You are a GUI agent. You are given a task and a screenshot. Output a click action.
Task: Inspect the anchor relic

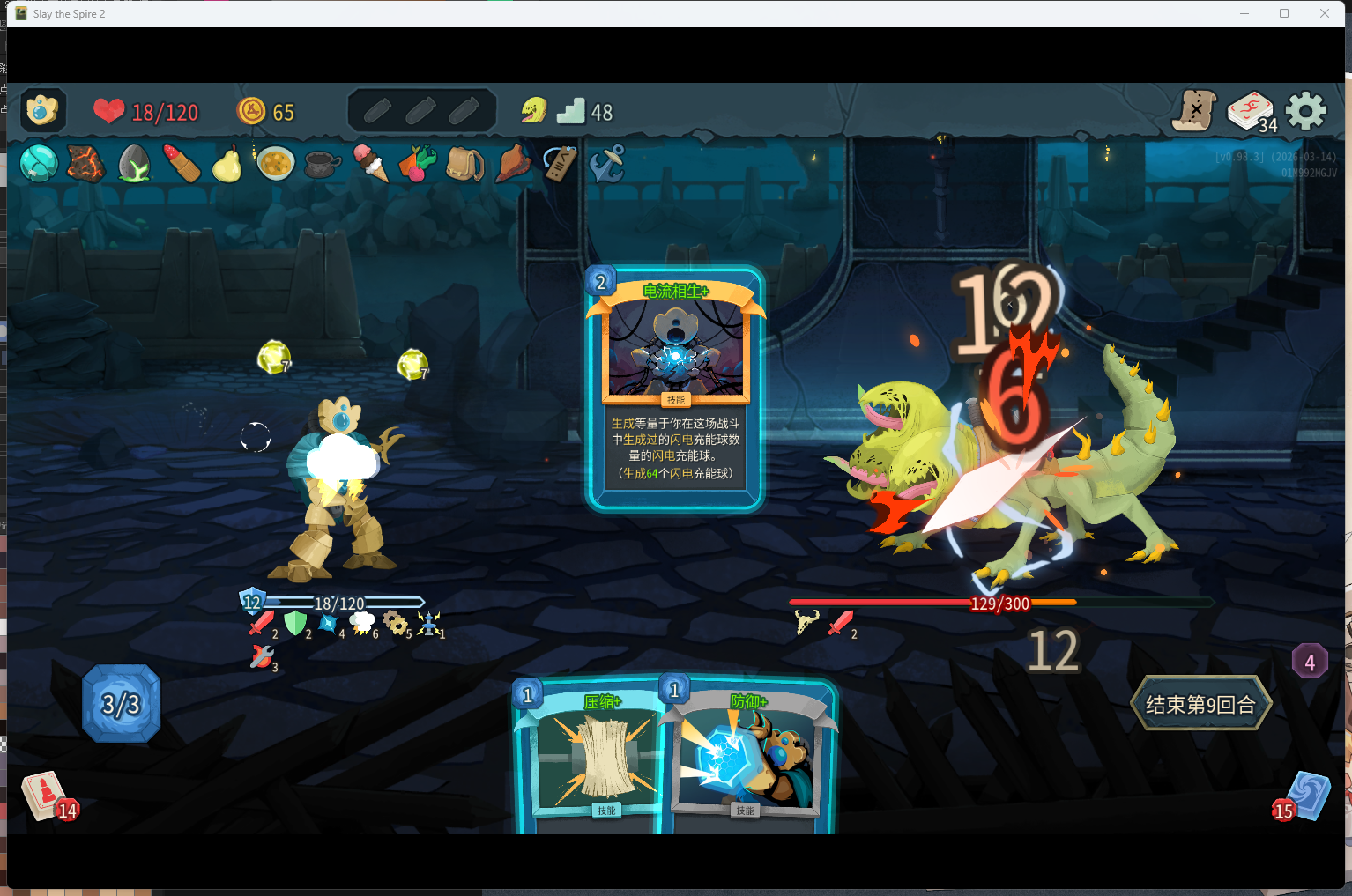[607, 163]
